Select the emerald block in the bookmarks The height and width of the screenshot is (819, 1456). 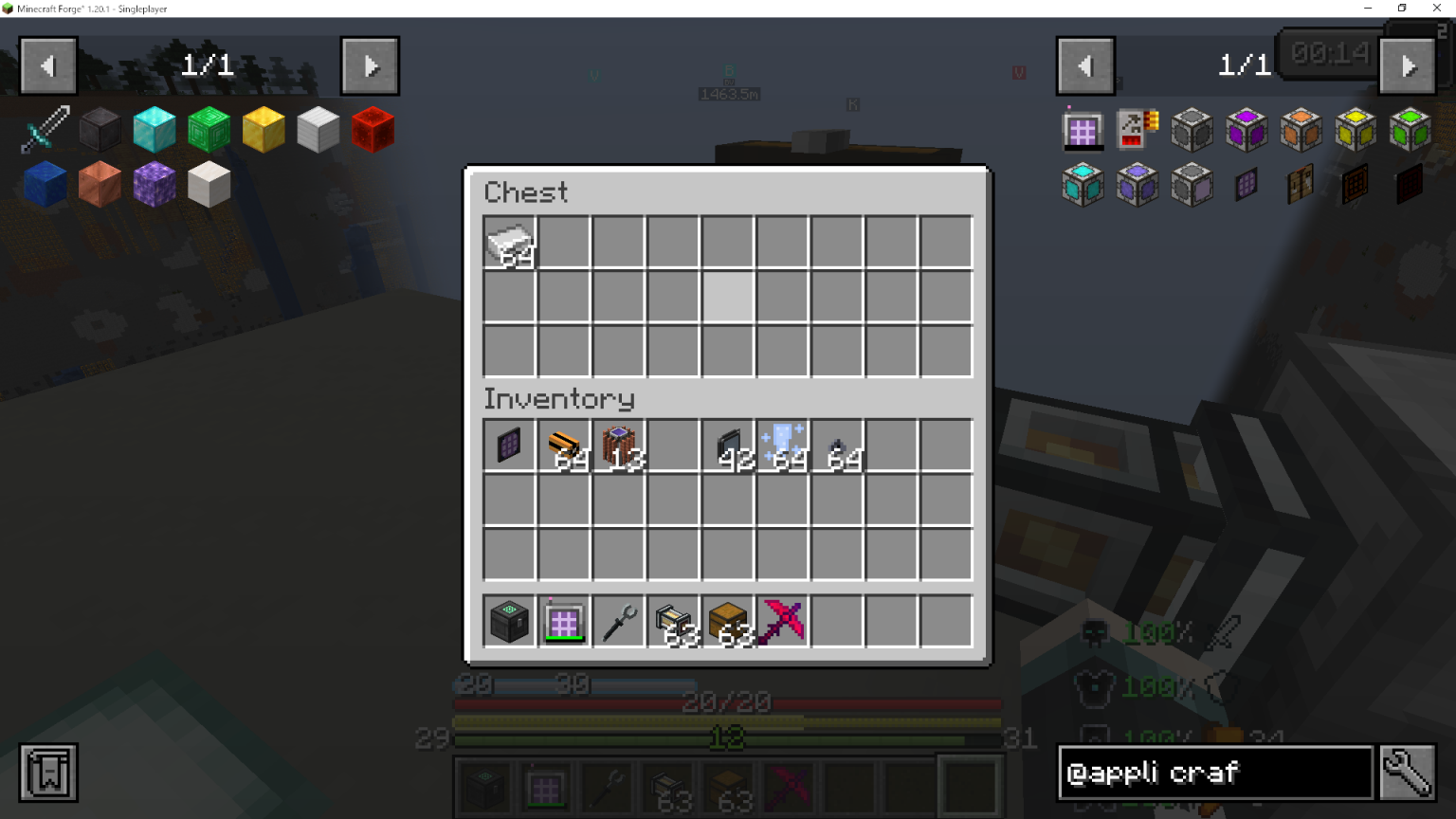pyautogui.click(x=208, y=130)
